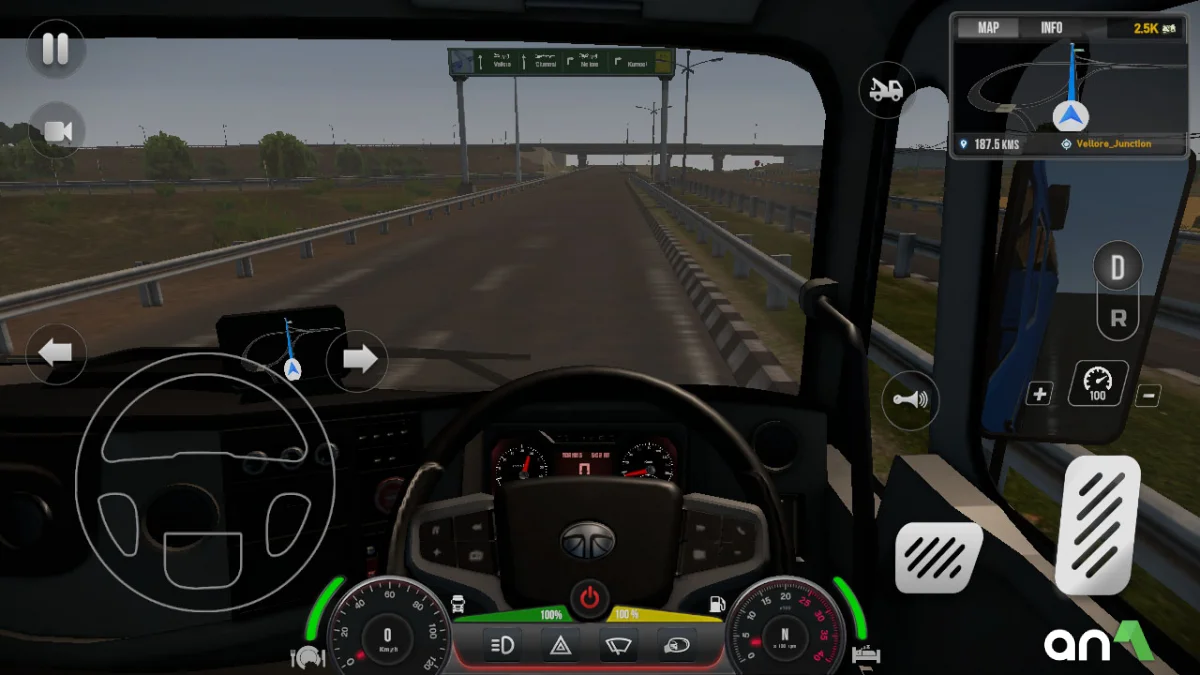1200x675 pixels.
Task: Switch to the MAP tab
Action: pos(988,28)
